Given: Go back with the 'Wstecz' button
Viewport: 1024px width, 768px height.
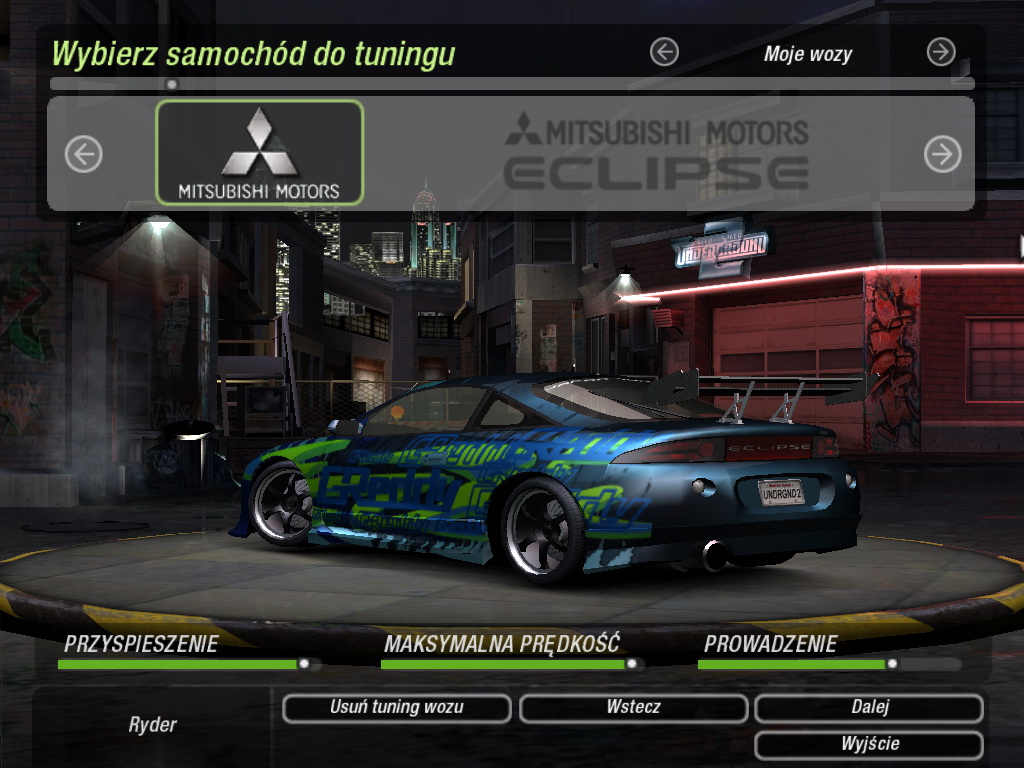Looking at the screenshot, I should [633, 708].
